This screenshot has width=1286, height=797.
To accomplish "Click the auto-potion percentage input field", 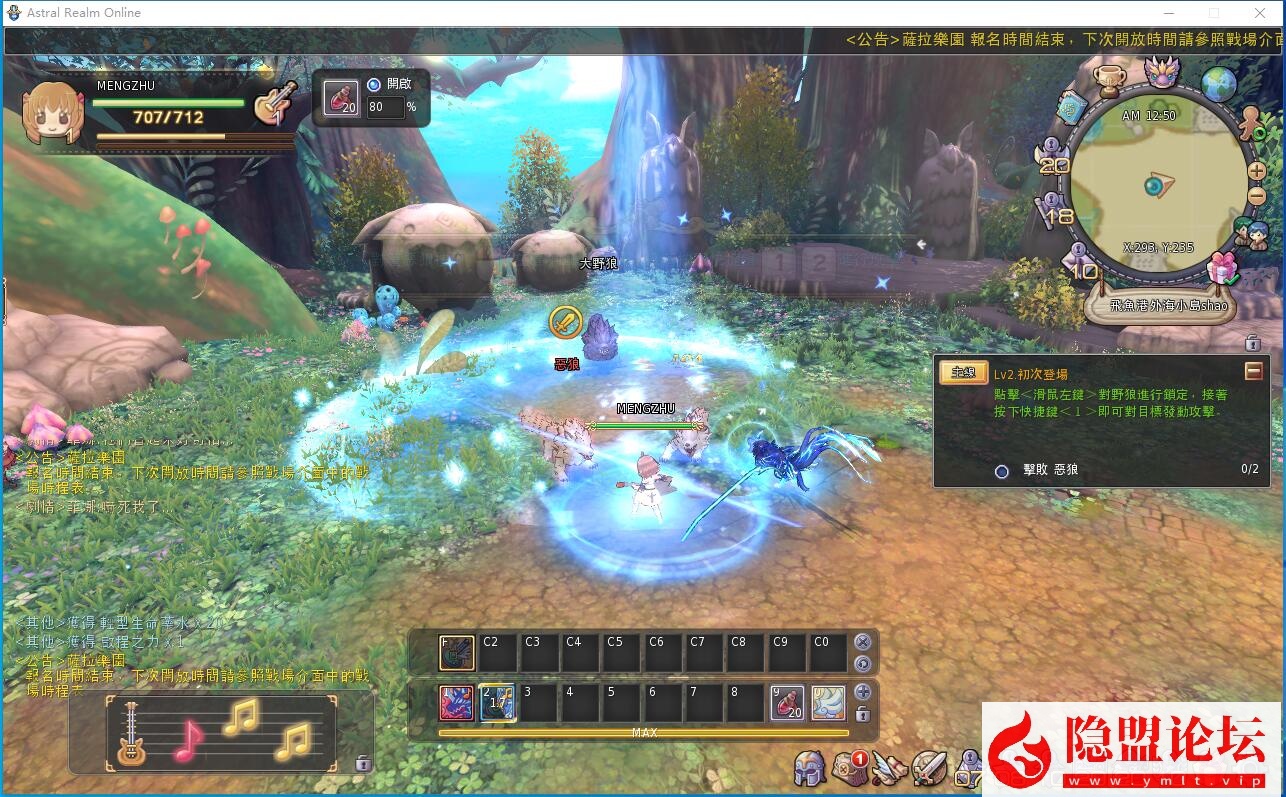I will tap(385, 107).
